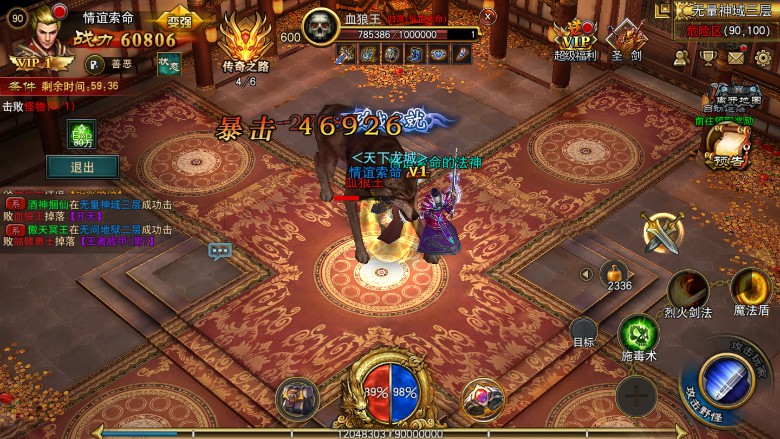Click the 退出 exit button

[x=82, y=167]
